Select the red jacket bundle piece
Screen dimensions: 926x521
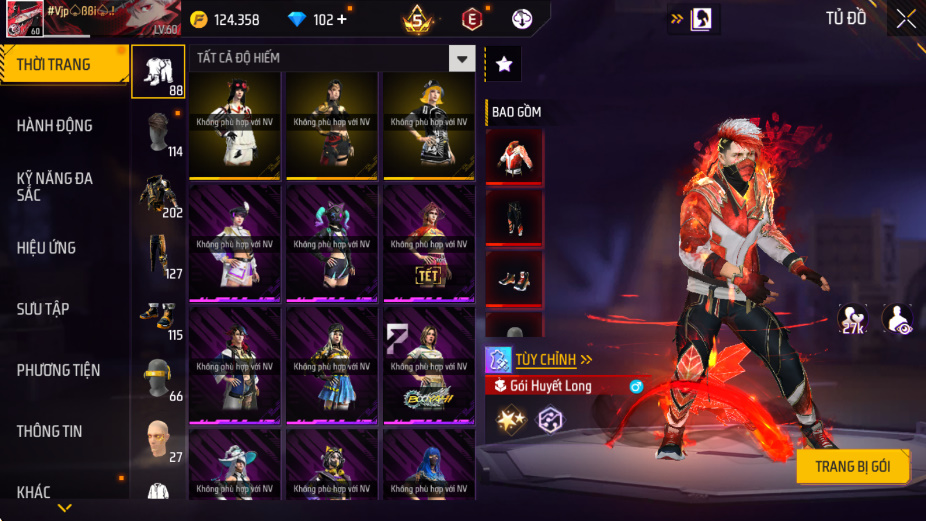point(515,156)
